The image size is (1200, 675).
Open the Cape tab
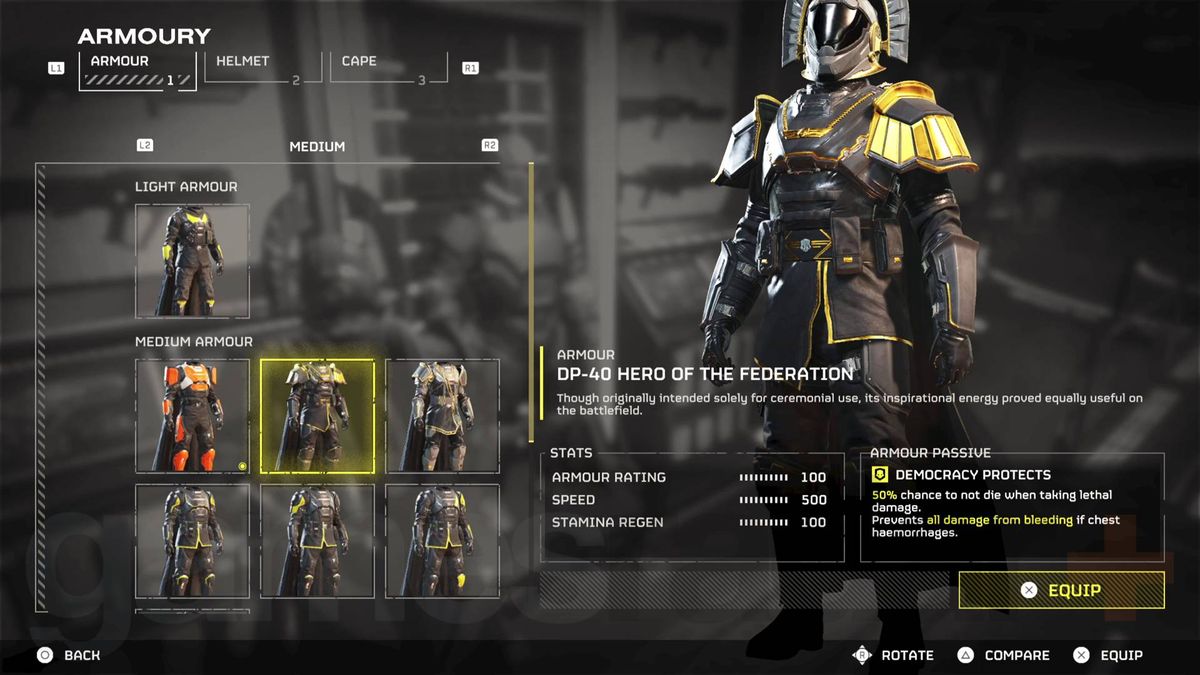389,68
